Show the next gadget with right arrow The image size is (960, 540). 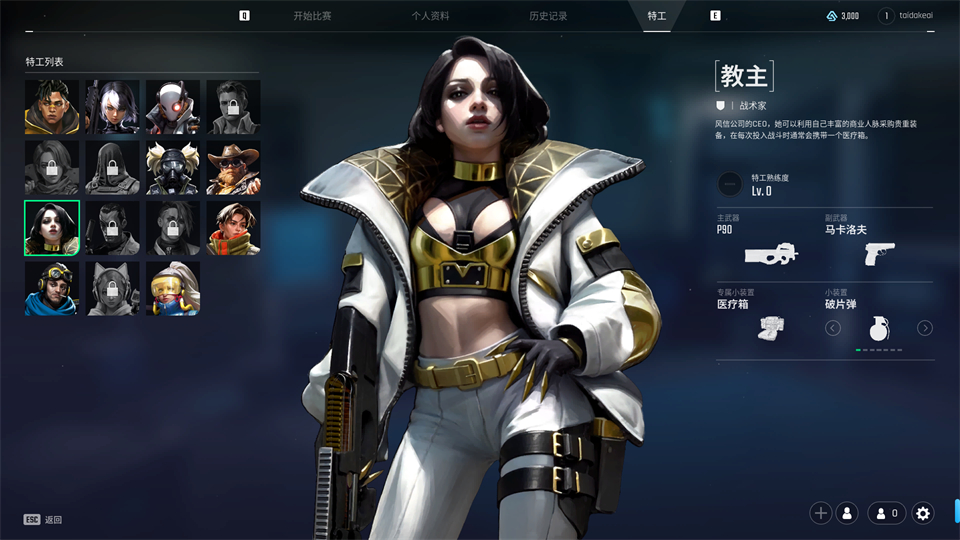click(925, 328)
